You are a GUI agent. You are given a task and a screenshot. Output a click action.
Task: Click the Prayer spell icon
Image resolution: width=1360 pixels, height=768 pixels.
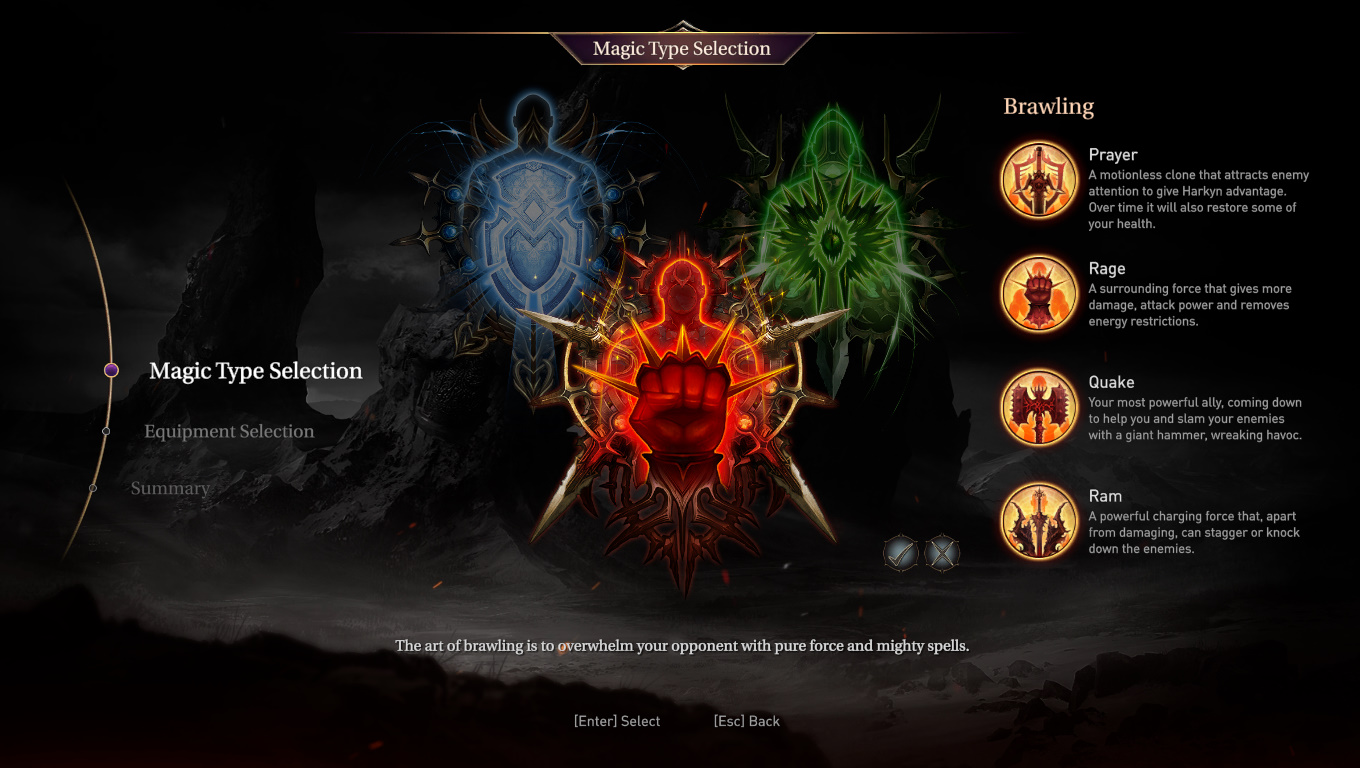pyautogui.click(x=1039, y=180)
